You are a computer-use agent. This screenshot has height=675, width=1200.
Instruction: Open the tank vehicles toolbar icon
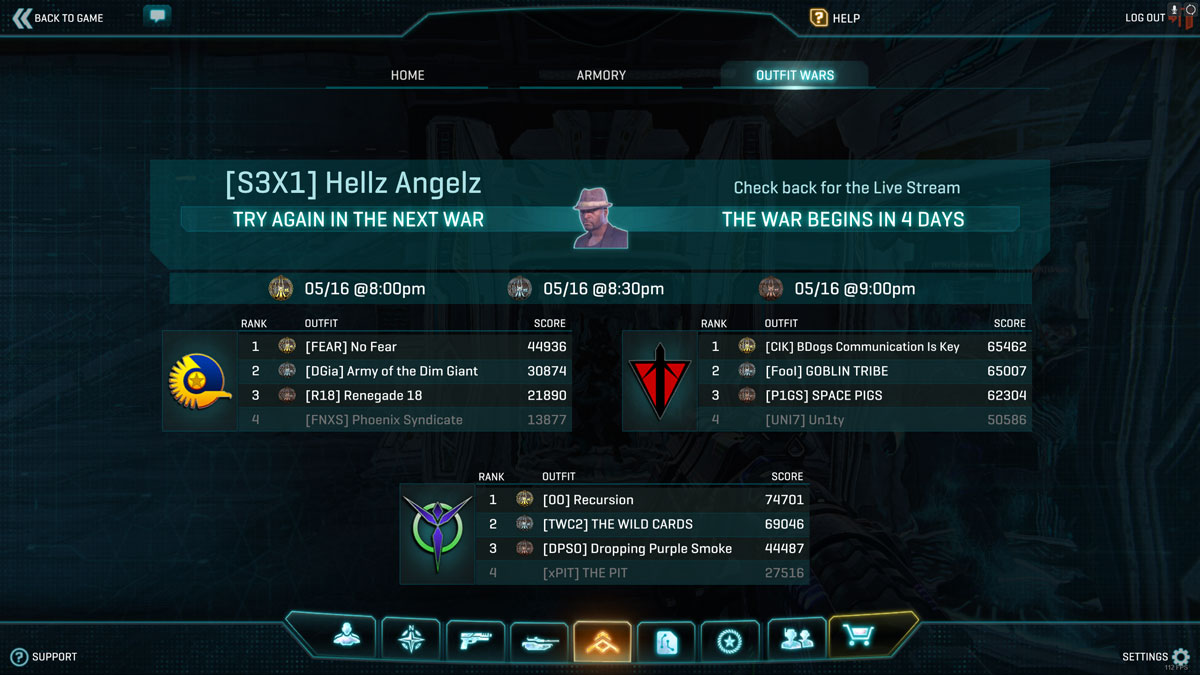click(x=538, y=641)
